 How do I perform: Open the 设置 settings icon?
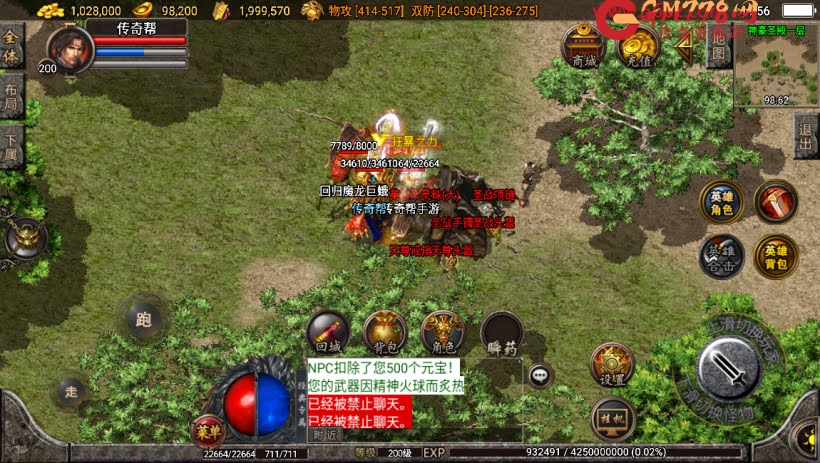coord(612,365)
